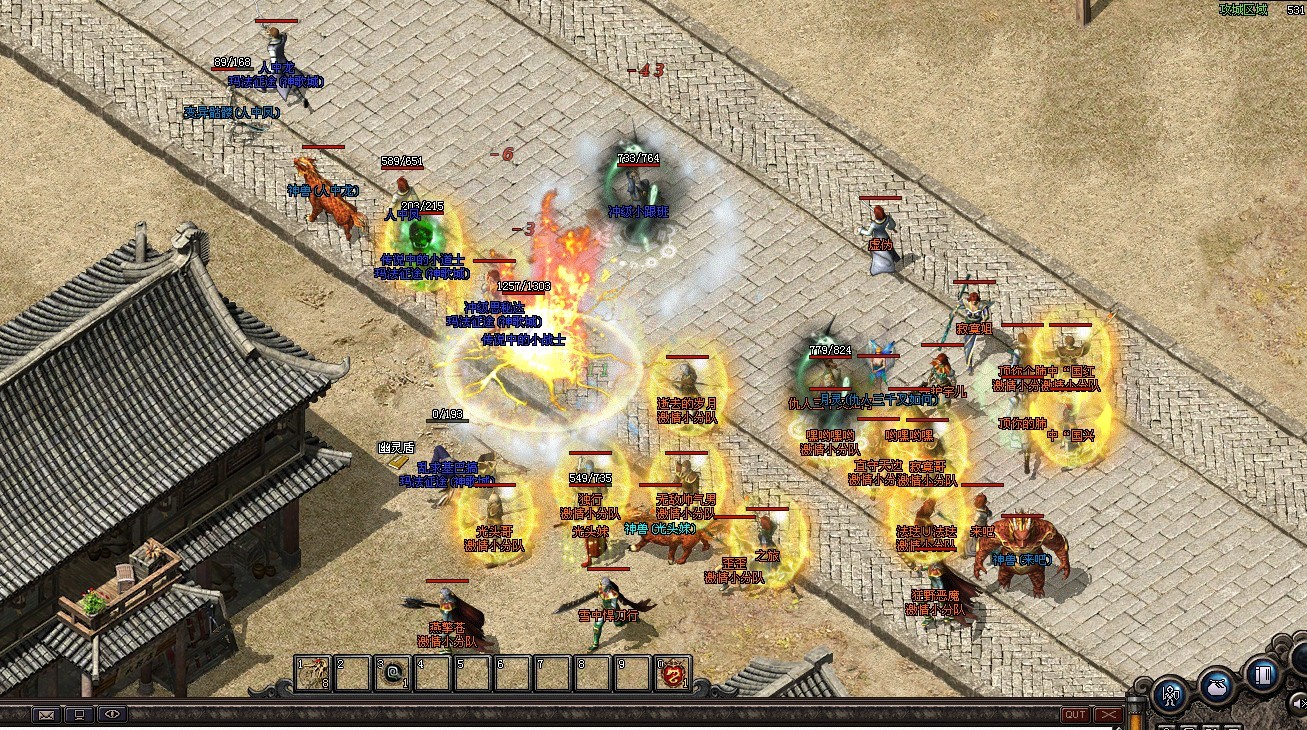This screenshot has width=1307, height=730.
Task: Activate the @ item in hotbar slot 3
Action: (x=393, y=672)
